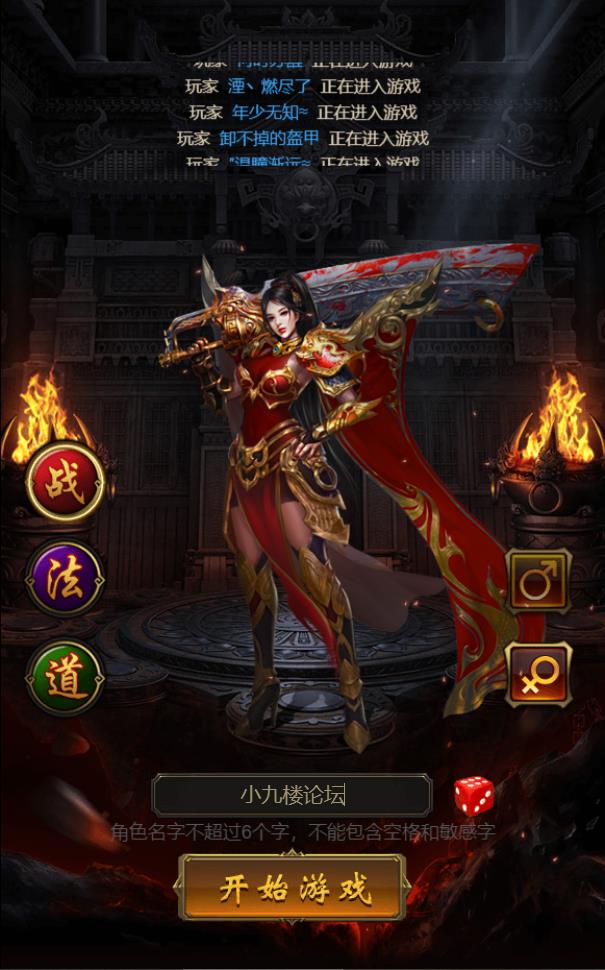Select the female gender icon
Image resolution: width=605 pixels, height=970 pixels.
(539, 674)
